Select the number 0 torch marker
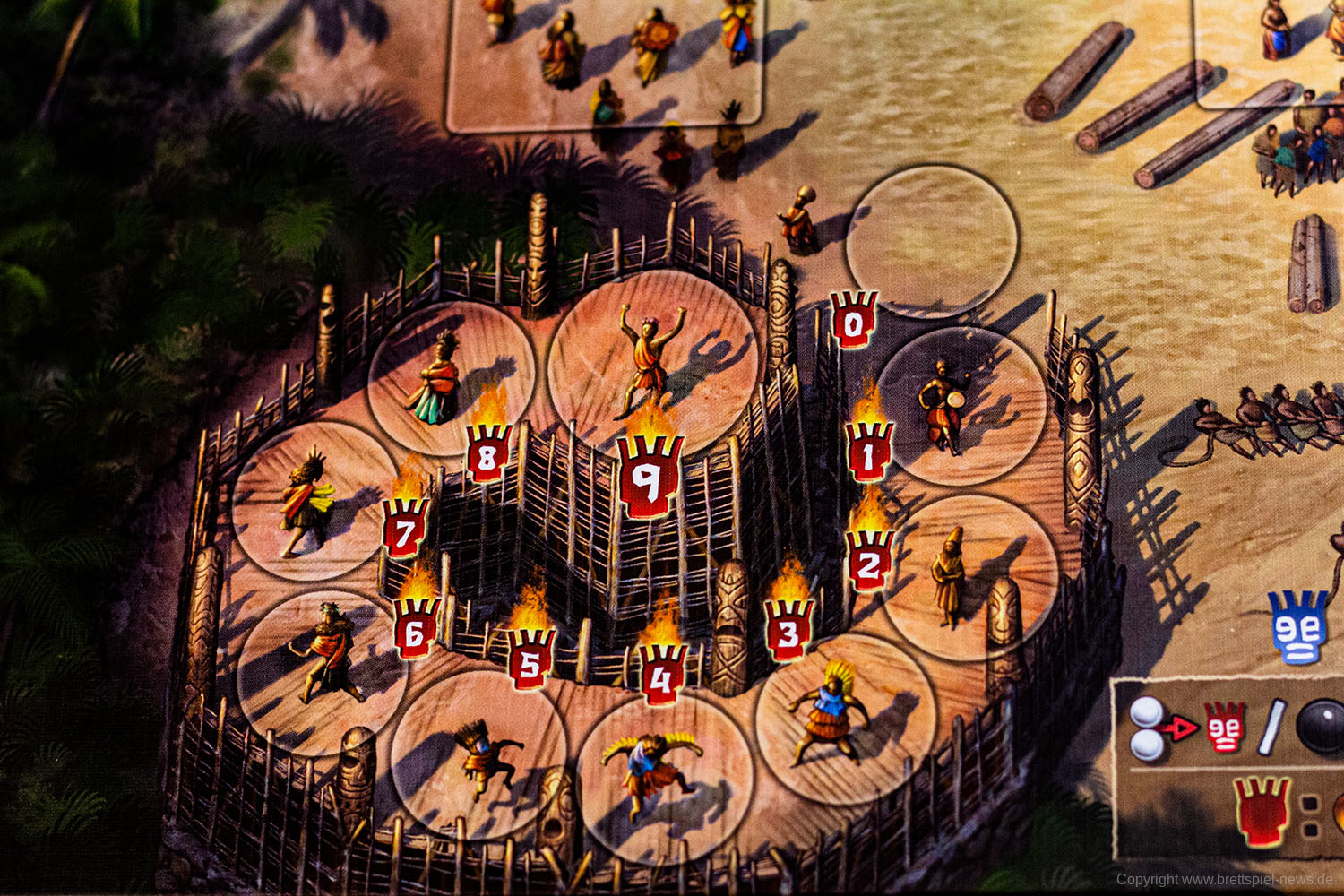 click(852, 320)
